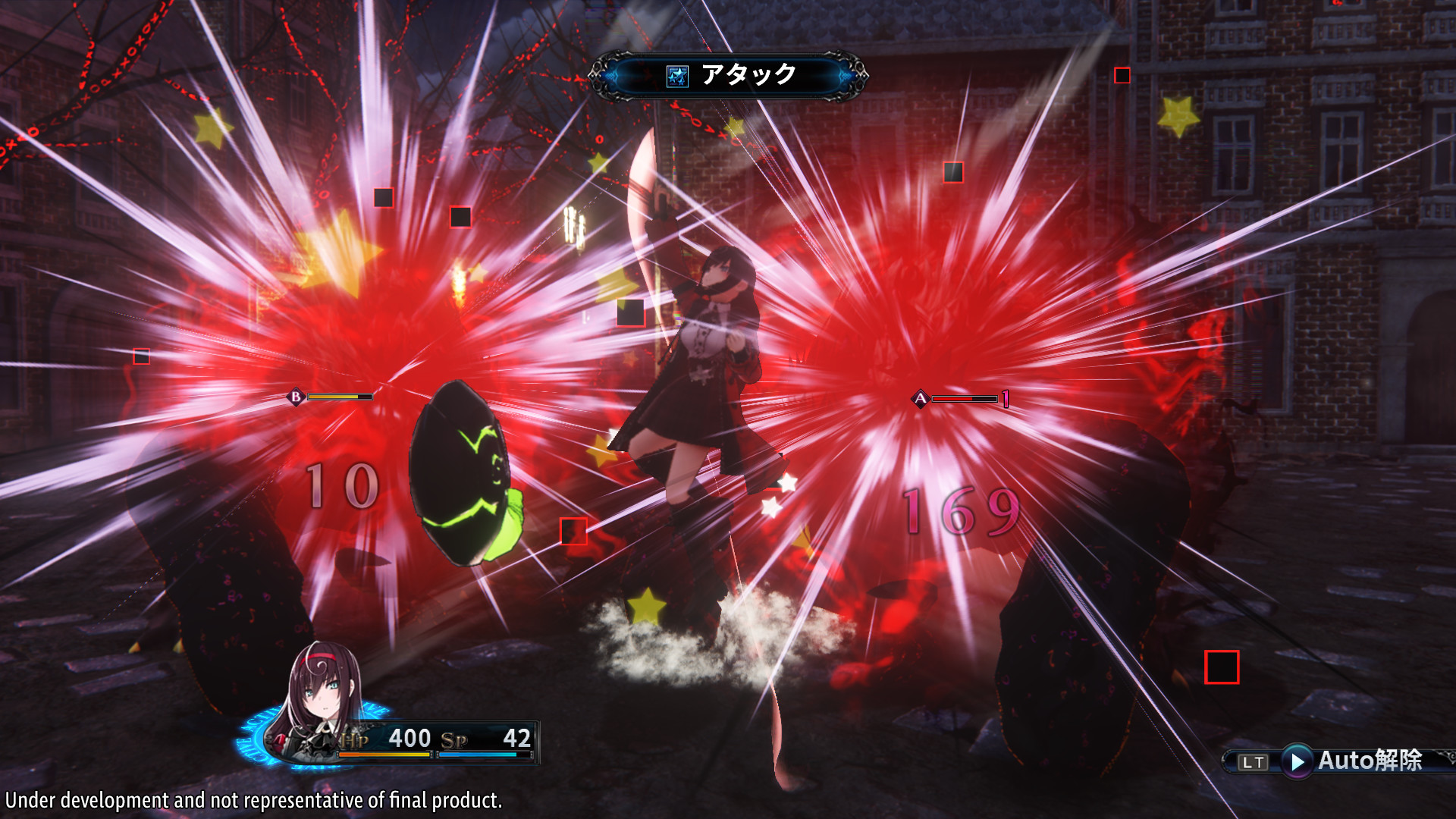1456x819 pixels.
Task: Click the attack skill icon in the アタック banner
Action: point(677,74)
